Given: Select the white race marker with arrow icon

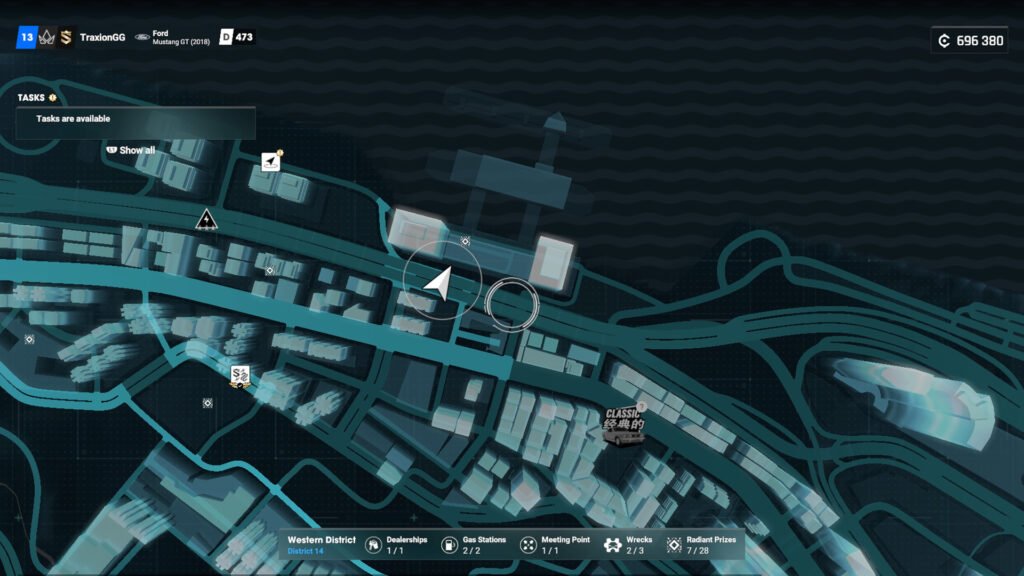Looking at the screenshot, I should (x=270, y=162).
